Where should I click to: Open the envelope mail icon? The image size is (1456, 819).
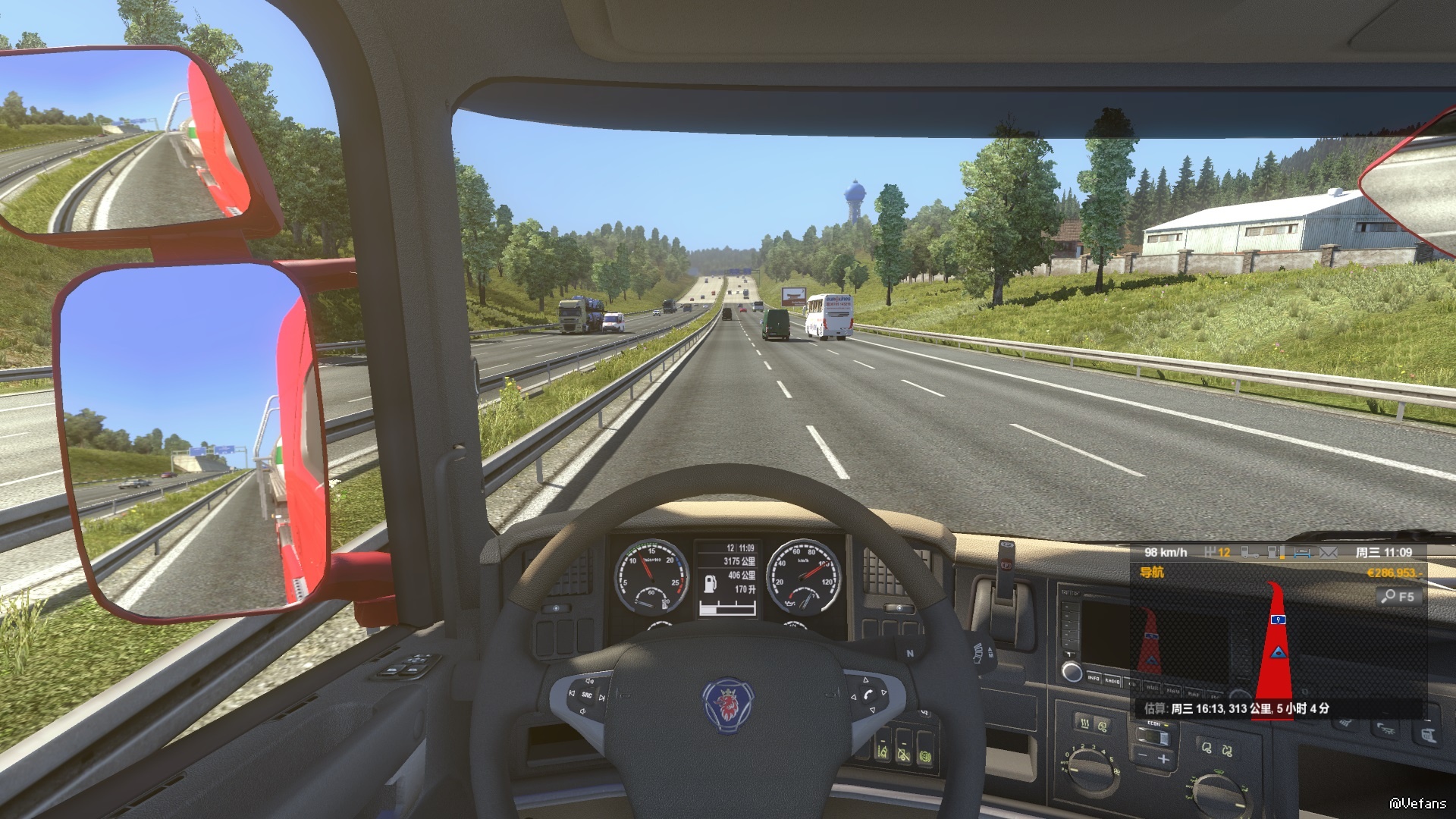(1328, 553)
